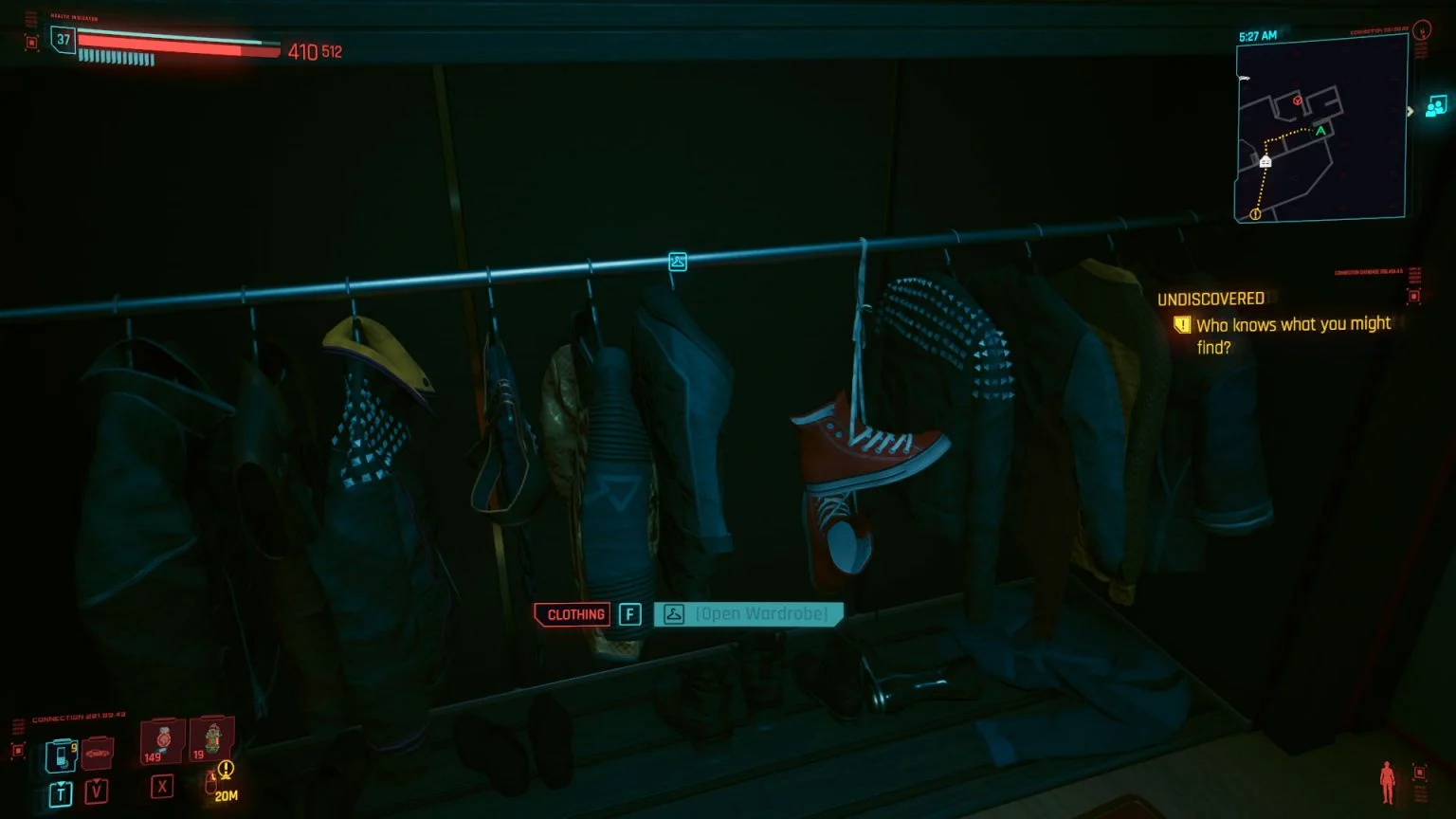Select the grenade slot showing 19
This screenshot has width=1456, height=819.
[211, 738]
